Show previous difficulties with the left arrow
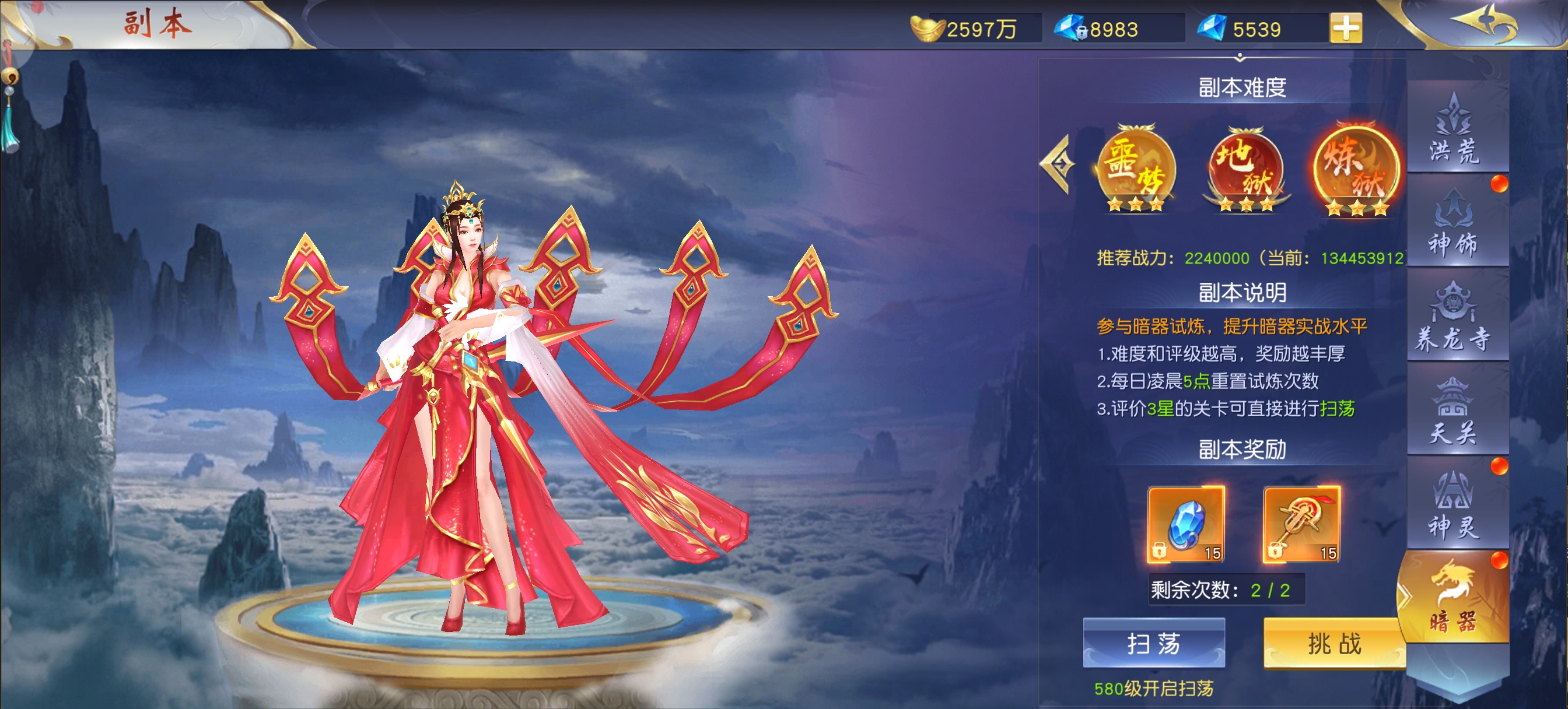 [x=1059, y=164]
